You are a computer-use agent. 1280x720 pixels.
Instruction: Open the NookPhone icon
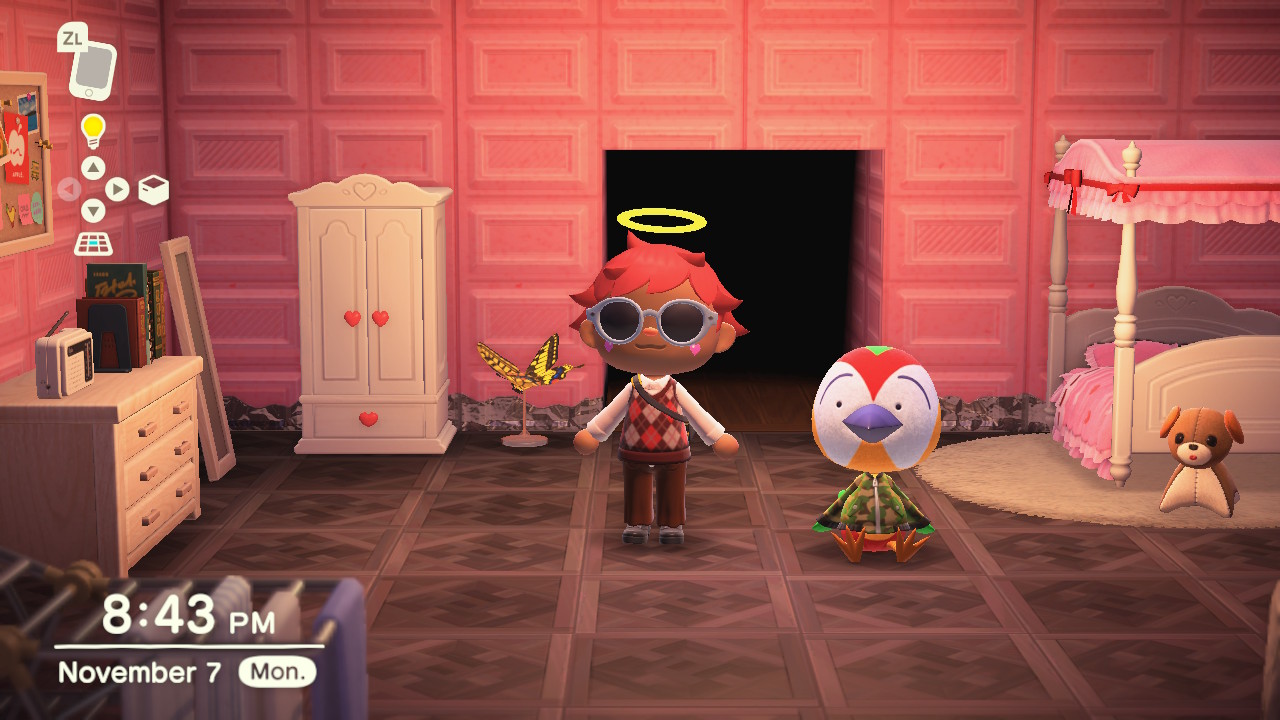click(92, 68)
